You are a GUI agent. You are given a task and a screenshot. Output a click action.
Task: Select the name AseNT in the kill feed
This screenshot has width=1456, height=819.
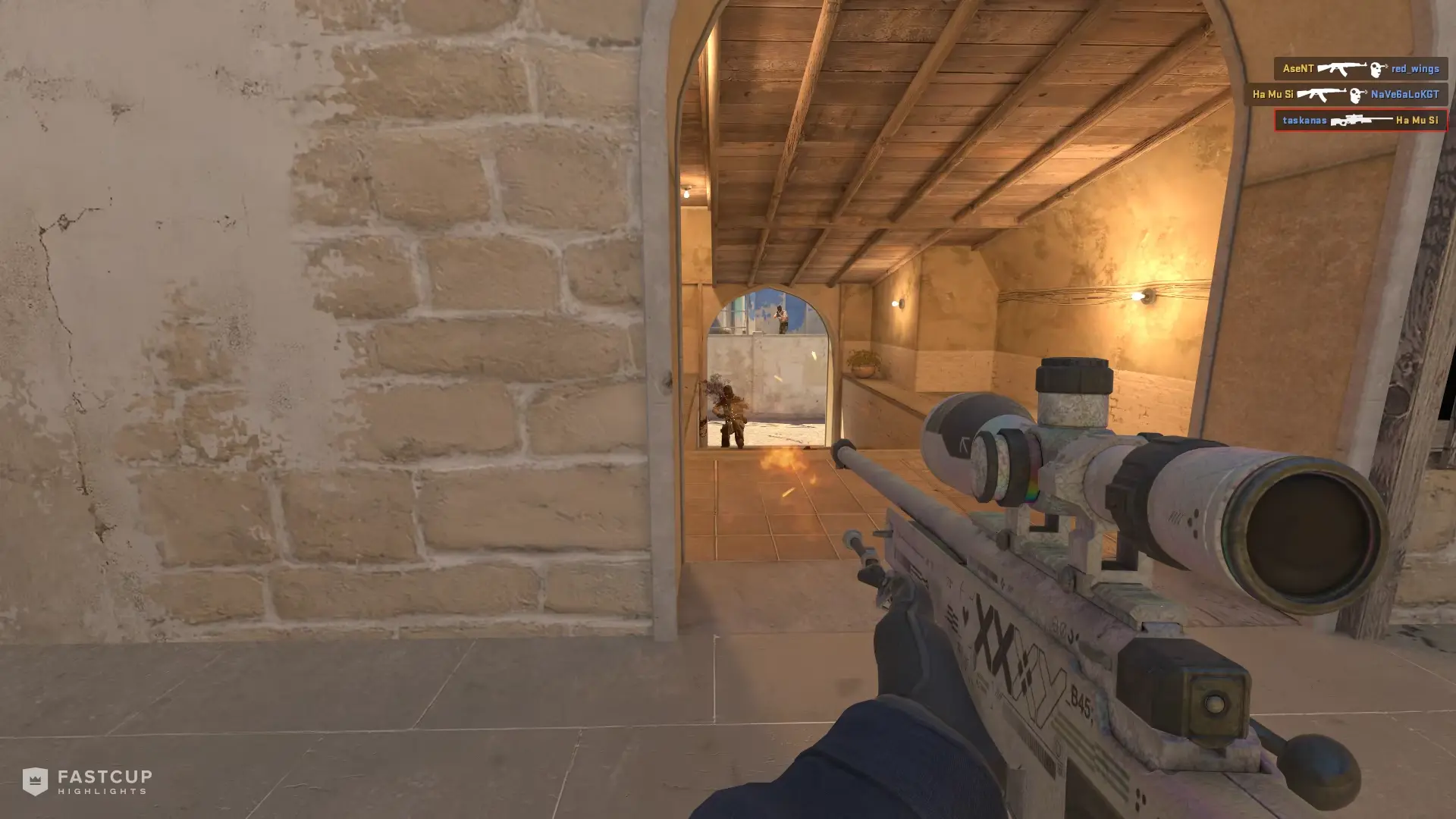click(x=1298, y=68)
